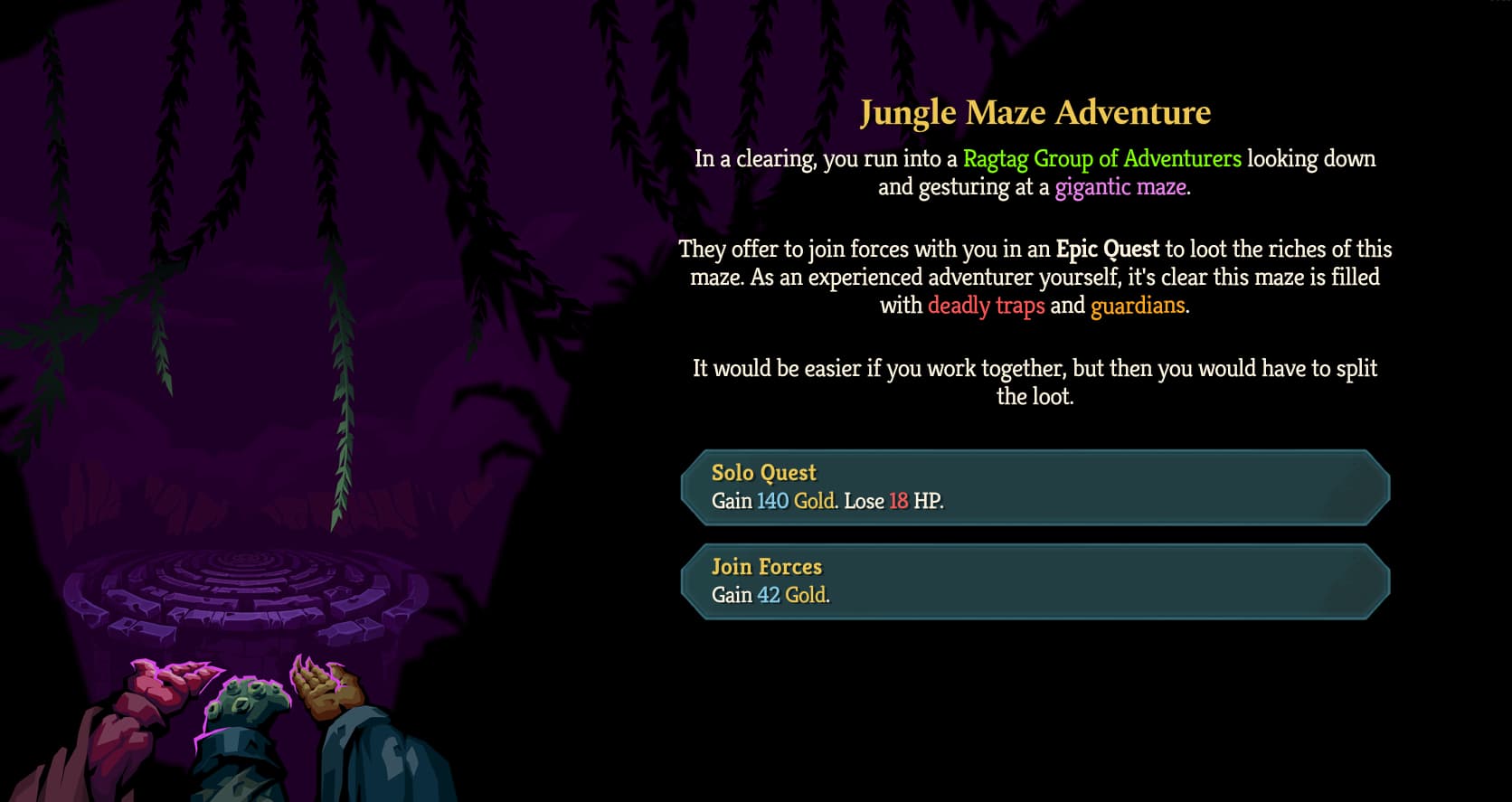This screenshot has height=802, width=1512.
Task: Click the 140 Gold value on Solo Quest
Action: (791, 501)
